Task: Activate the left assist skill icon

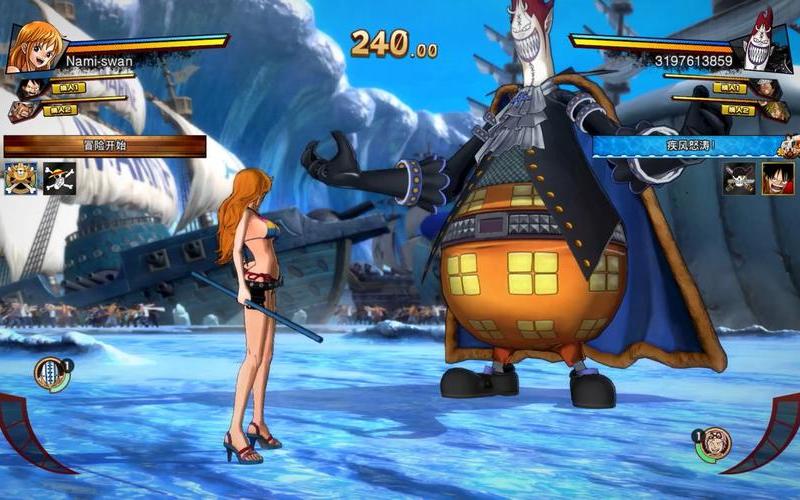Action: point(51,374)
